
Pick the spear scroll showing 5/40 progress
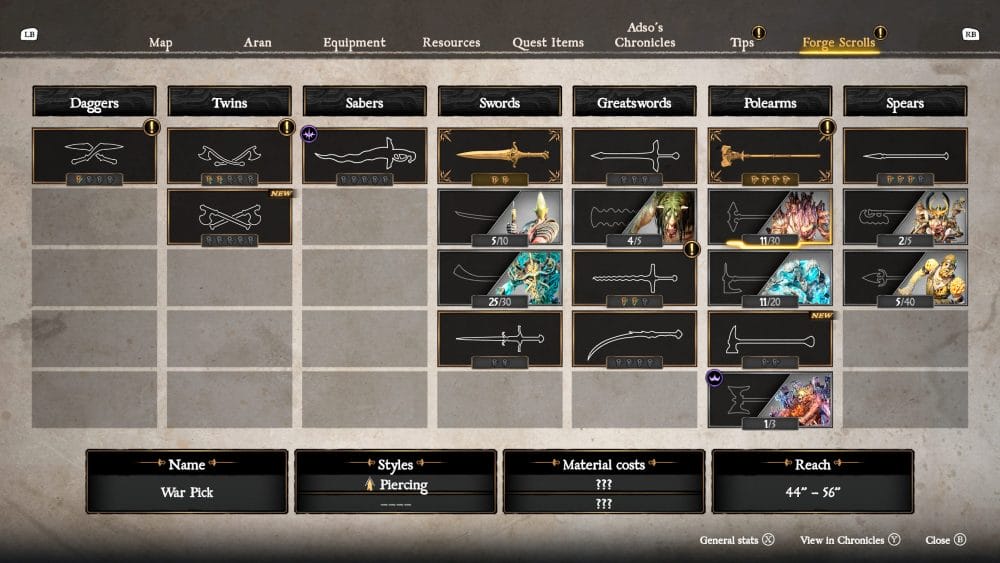click(905, 278)
